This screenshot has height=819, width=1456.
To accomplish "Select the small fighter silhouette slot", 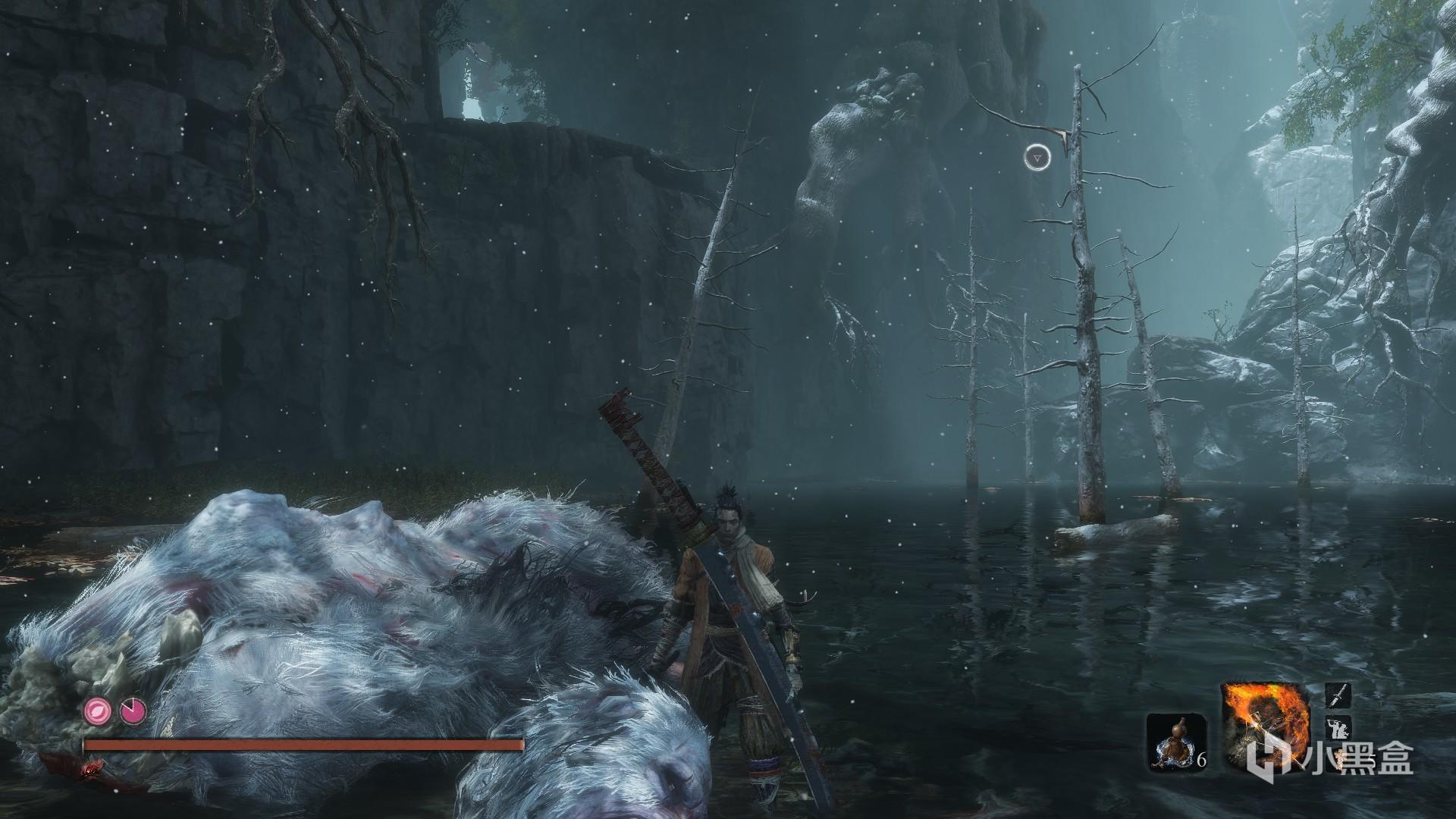I will tap(1336, 733).
